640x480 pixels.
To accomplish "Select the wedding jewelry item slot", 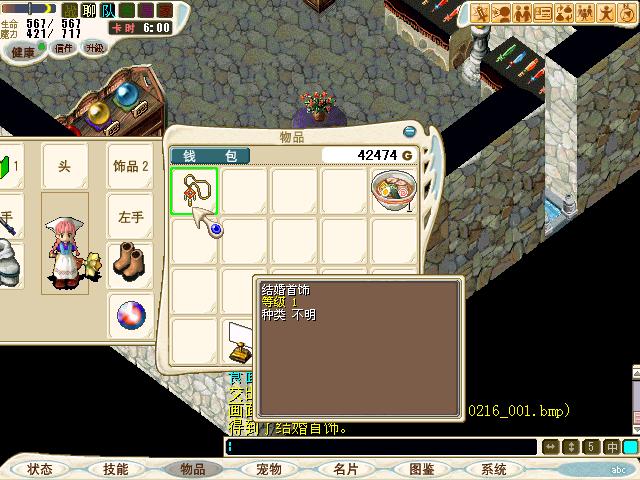I will point(194,191).
